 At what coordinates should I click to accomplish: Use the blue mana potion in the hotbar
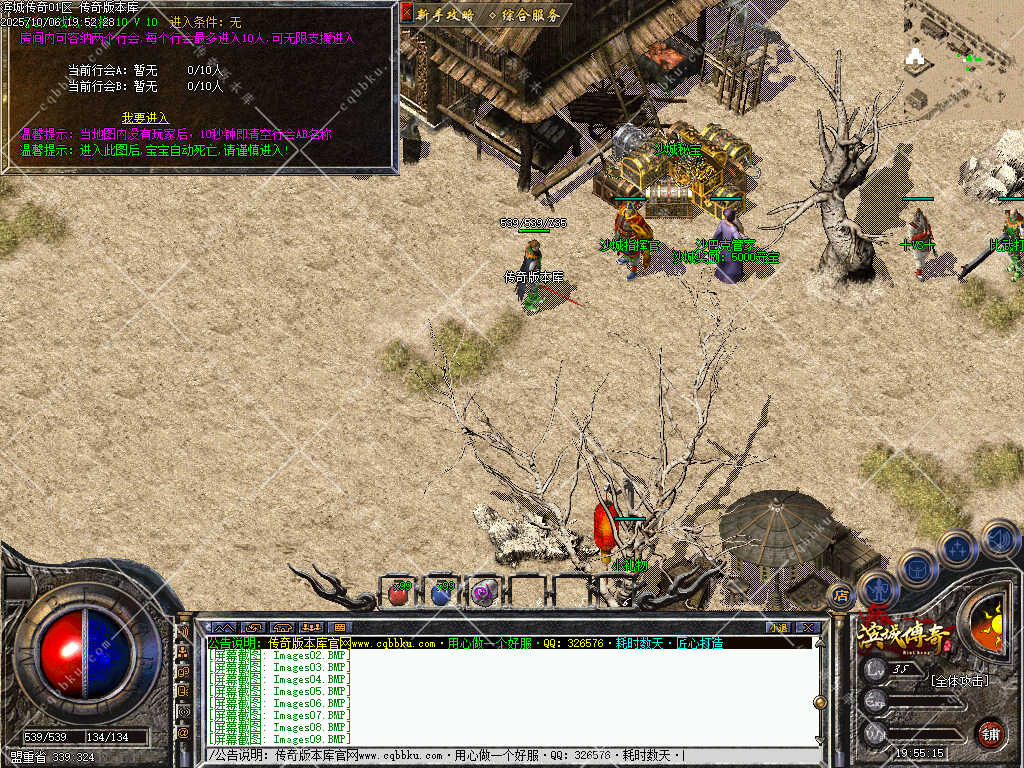441,592
